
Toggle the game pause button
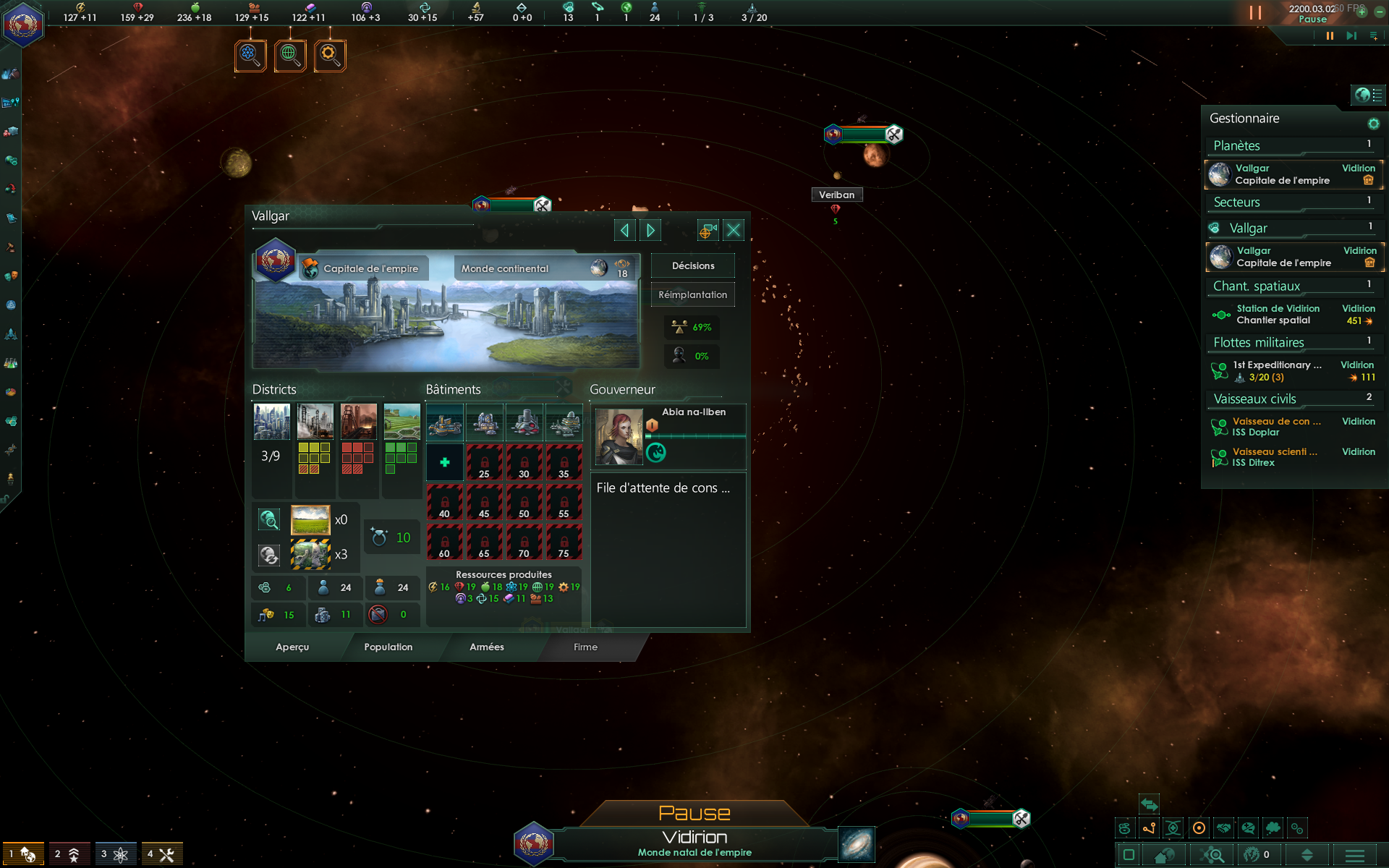click(1330, 35)
